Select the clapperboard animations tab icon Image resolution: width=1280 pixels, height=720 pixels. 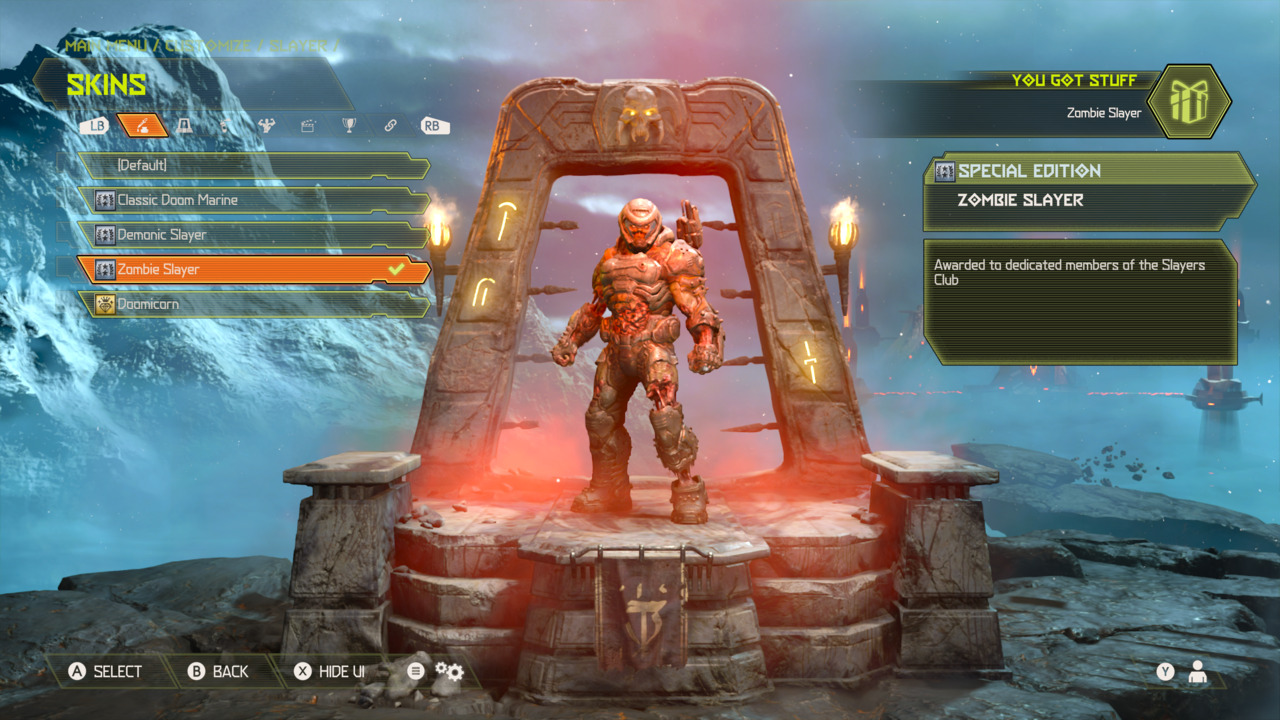(309, 126)
